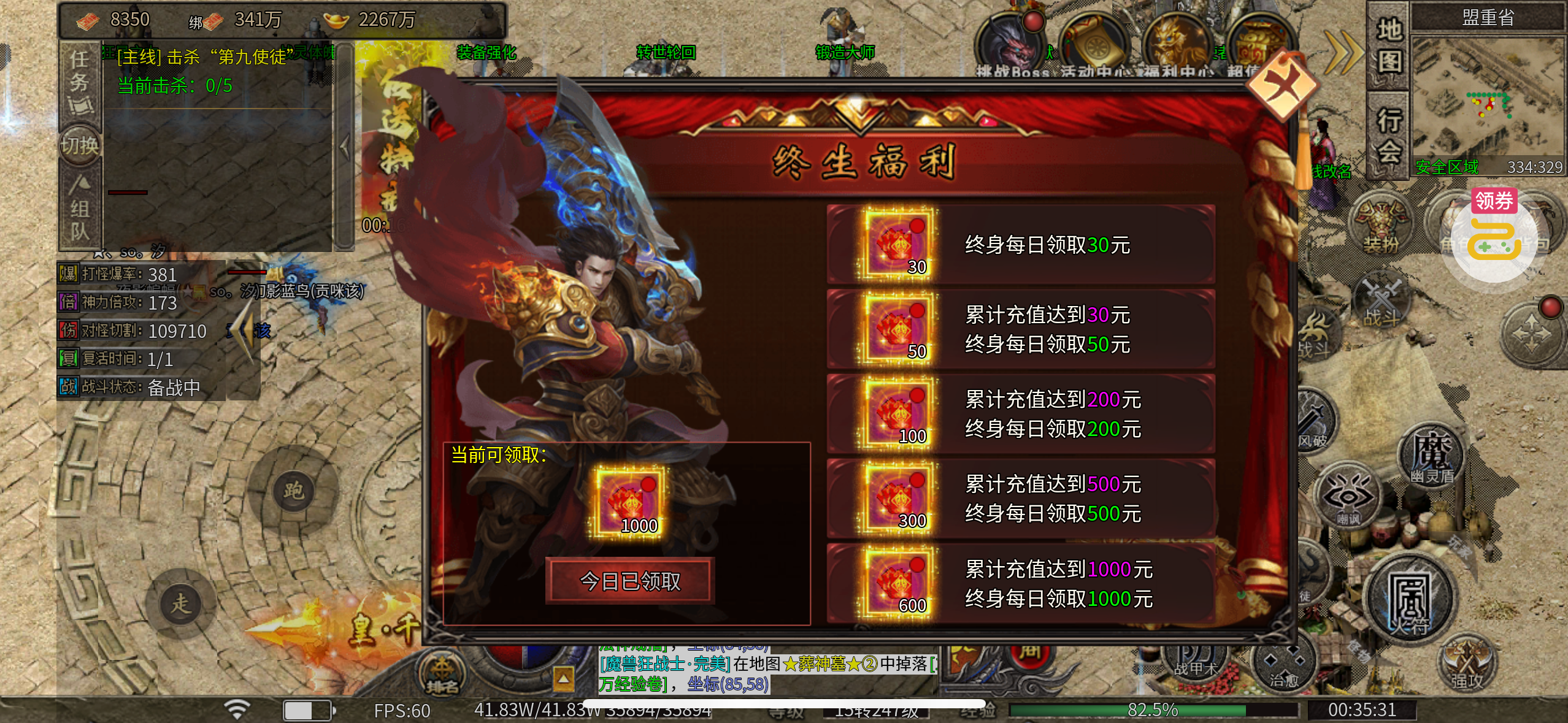Toggle the 走 walk button
This screenshot has height=723, width=1568.
[180, 603]
